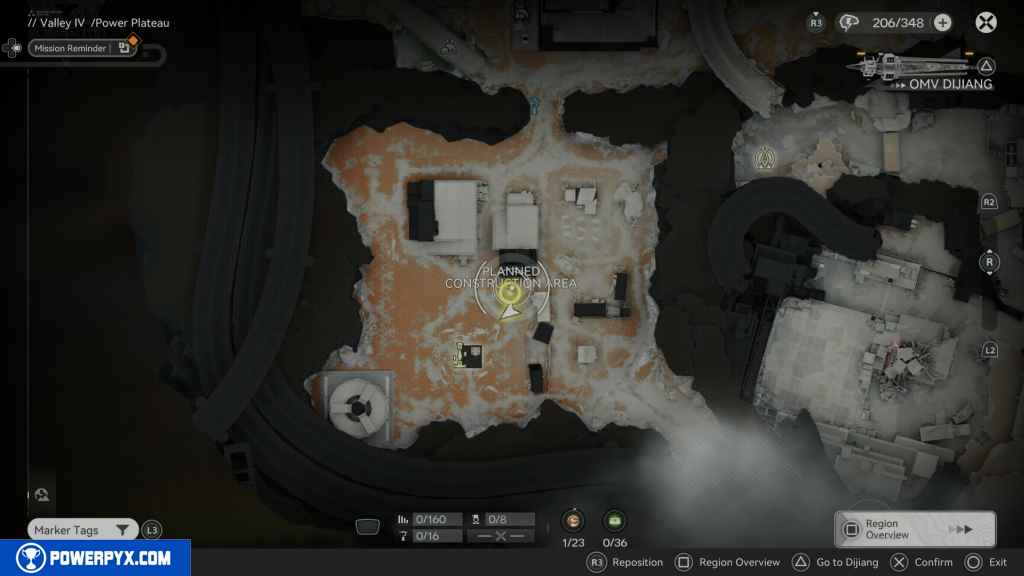Select the Planned Construction Area marker
Viewport: 1024px width, 576px height.
510,294
